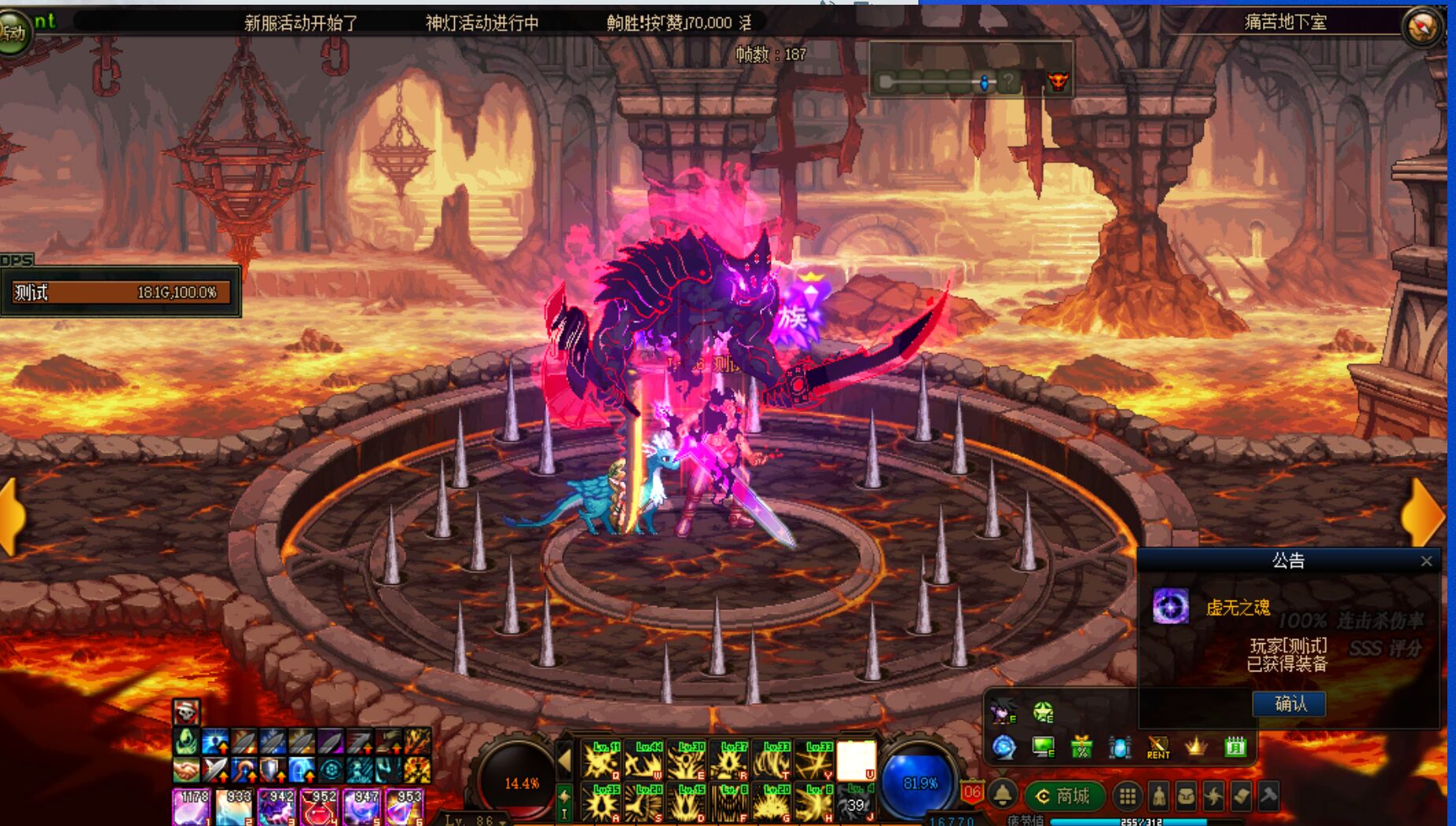Open the character silhouette icon
Viewport: 1456px width, 826px height.
click(x=1158, y=797)
